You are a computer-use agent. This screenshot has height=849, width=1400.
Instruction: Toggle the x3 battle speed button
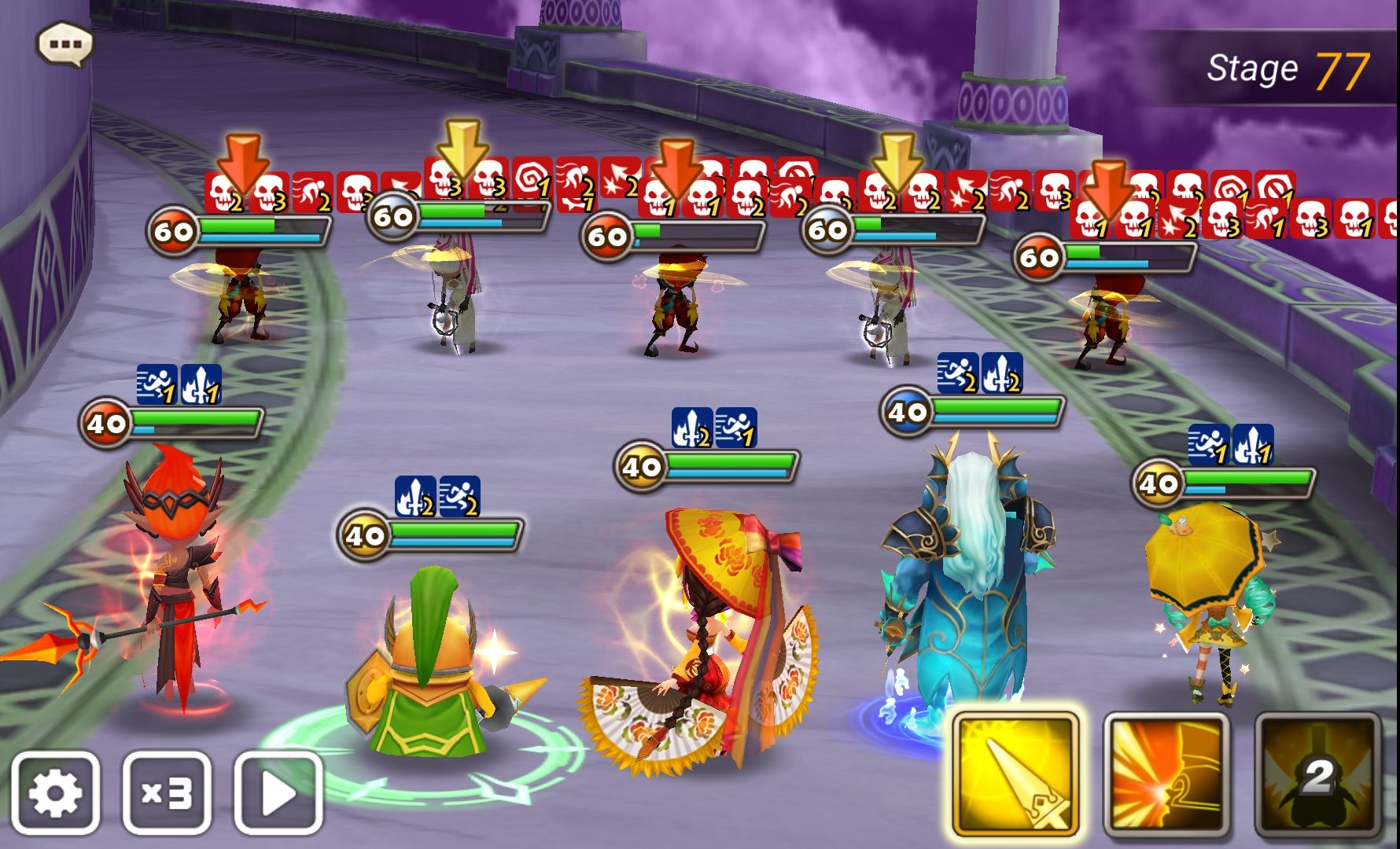[167, 792]
